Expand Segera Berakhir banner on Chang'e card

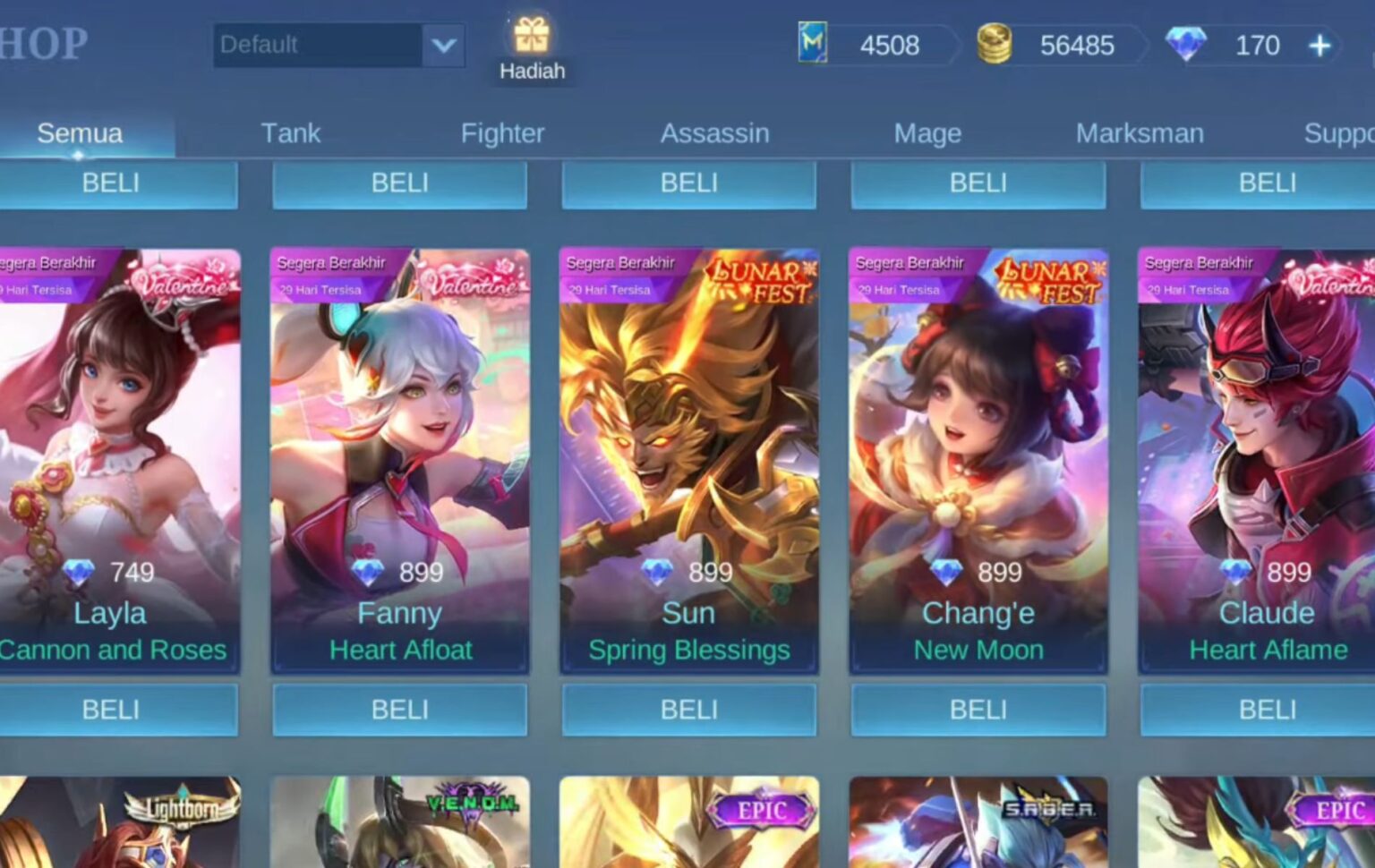[x=909, y=263]
